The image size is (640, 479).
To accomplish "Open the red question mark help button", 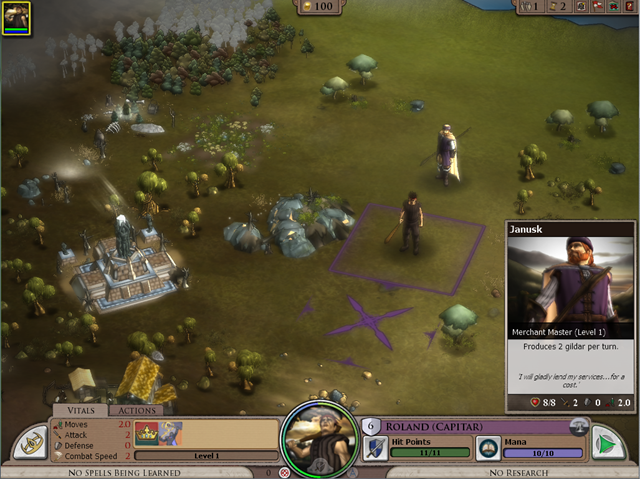I will [630, 6].
